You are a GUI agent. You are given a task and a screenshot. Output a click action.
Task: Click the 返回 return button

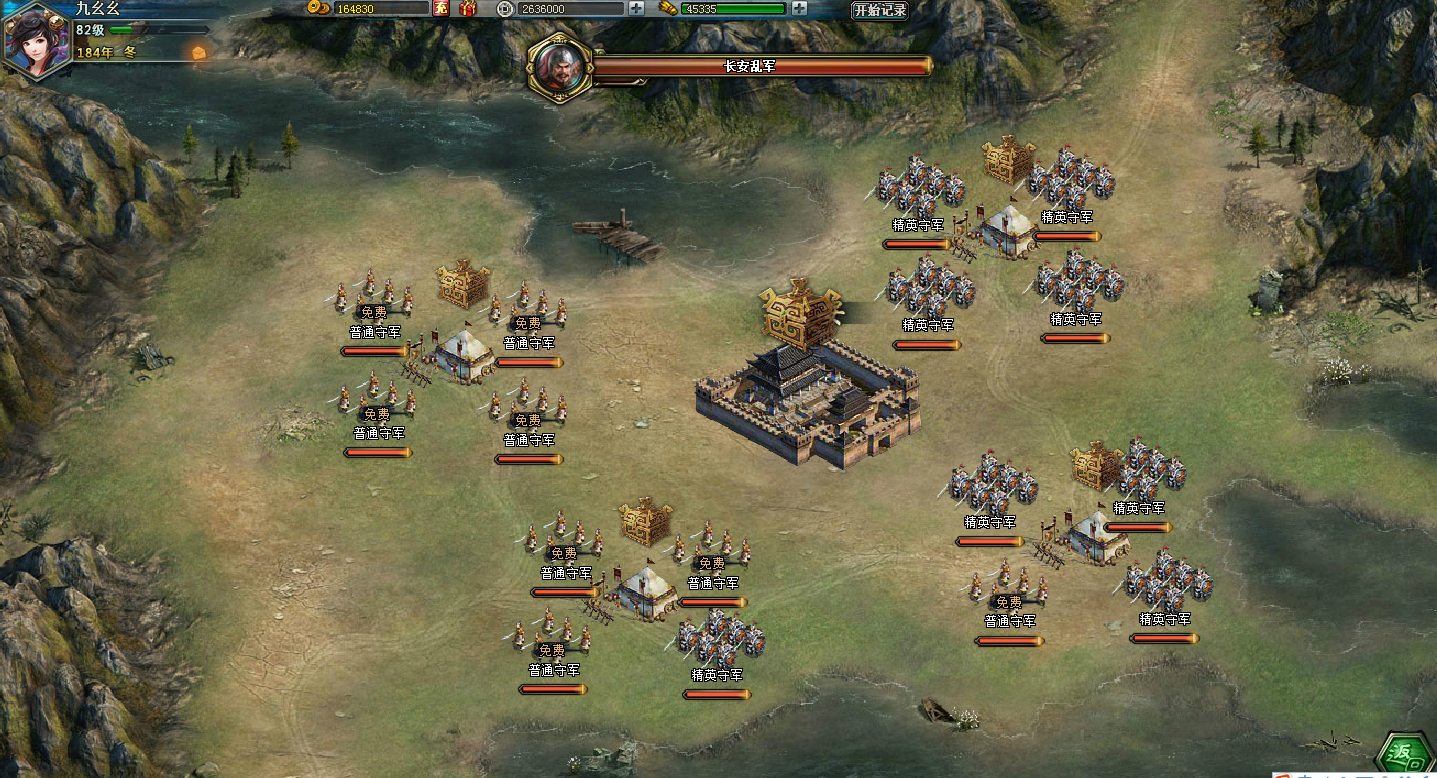[x=1404, y=753]
